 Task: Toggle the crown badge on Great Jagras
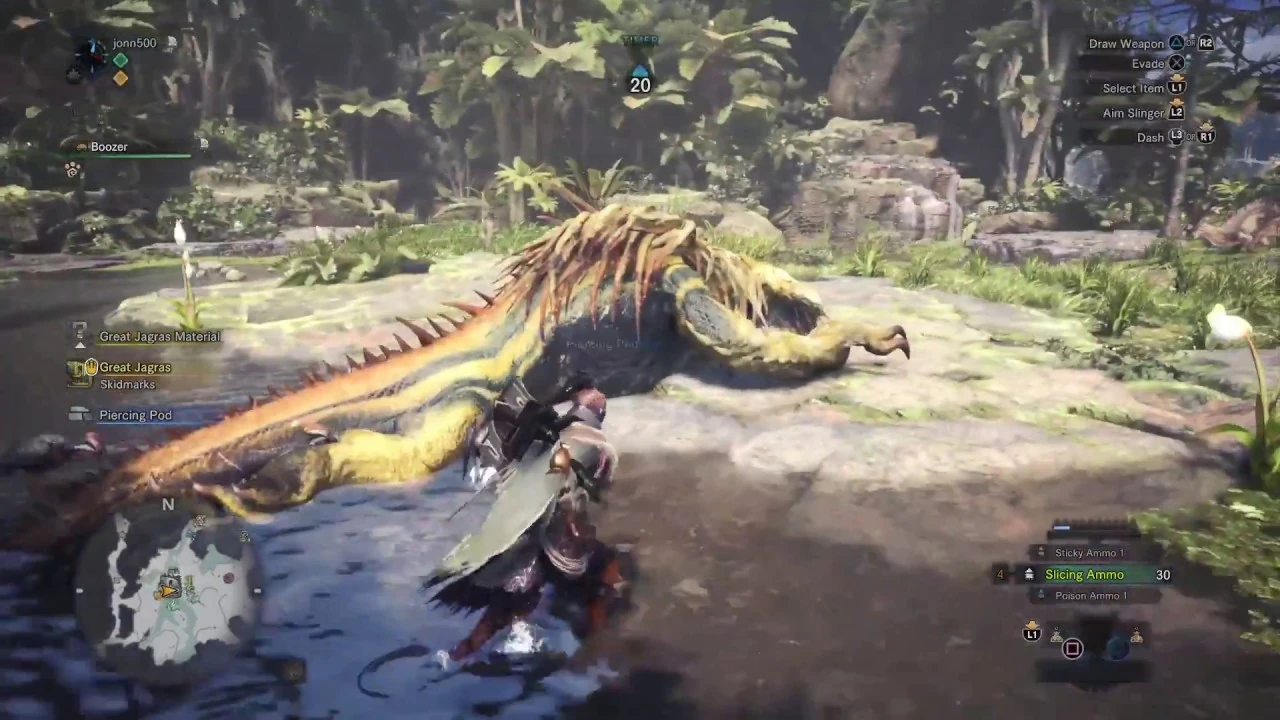point(91,367)
